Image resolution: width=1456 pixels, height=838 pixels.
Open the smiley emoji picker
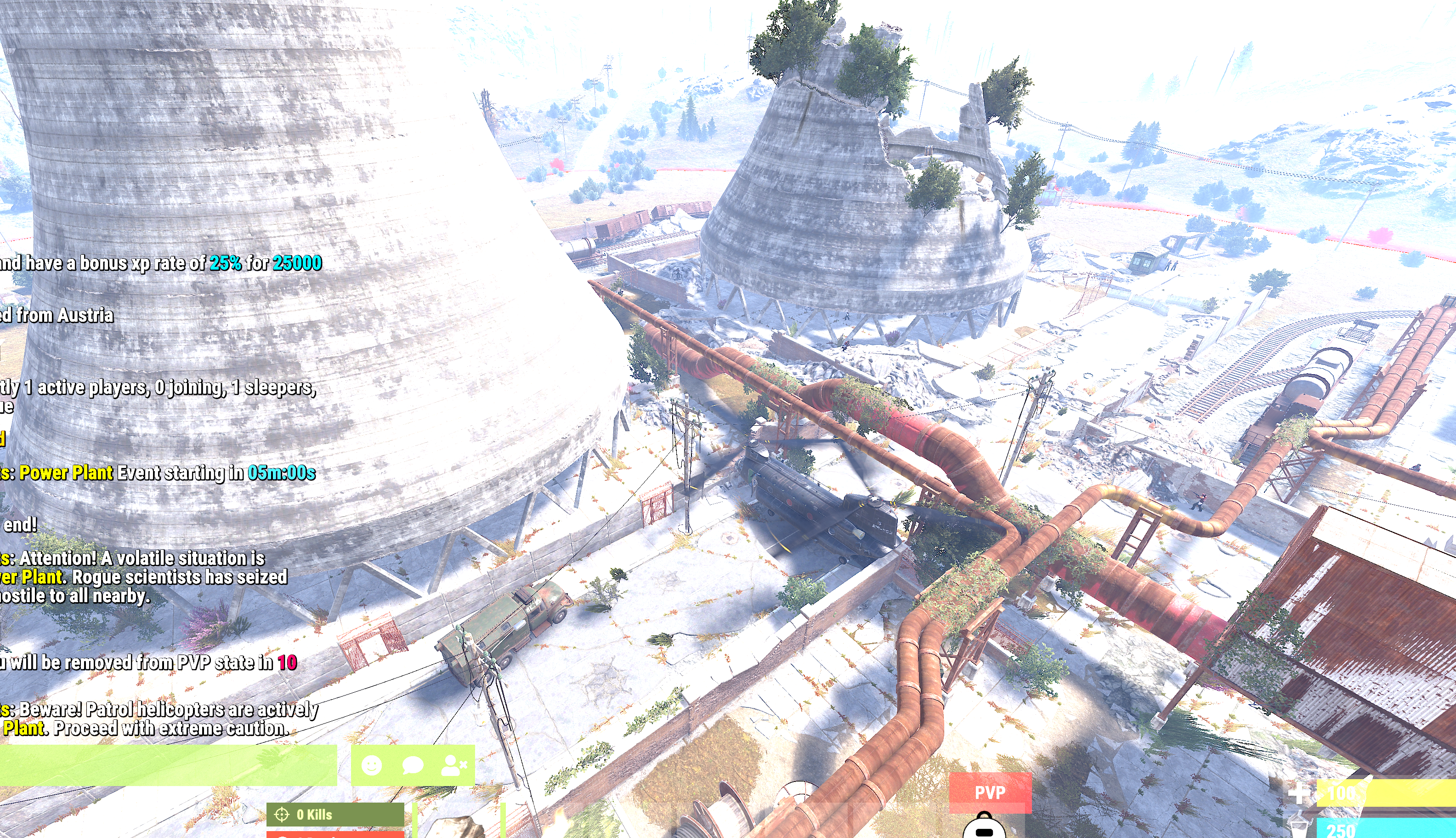[372, 765]
